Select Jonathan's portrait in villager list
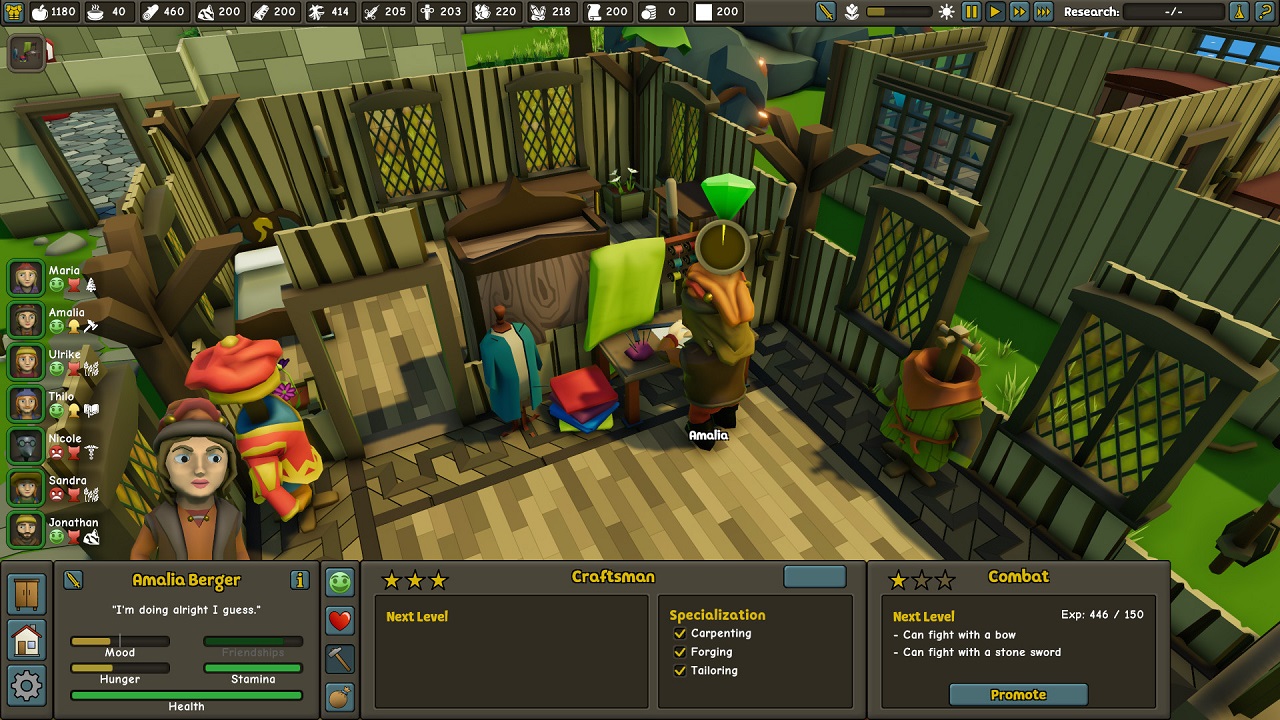 pyautogui.click(x=27, y=530)
